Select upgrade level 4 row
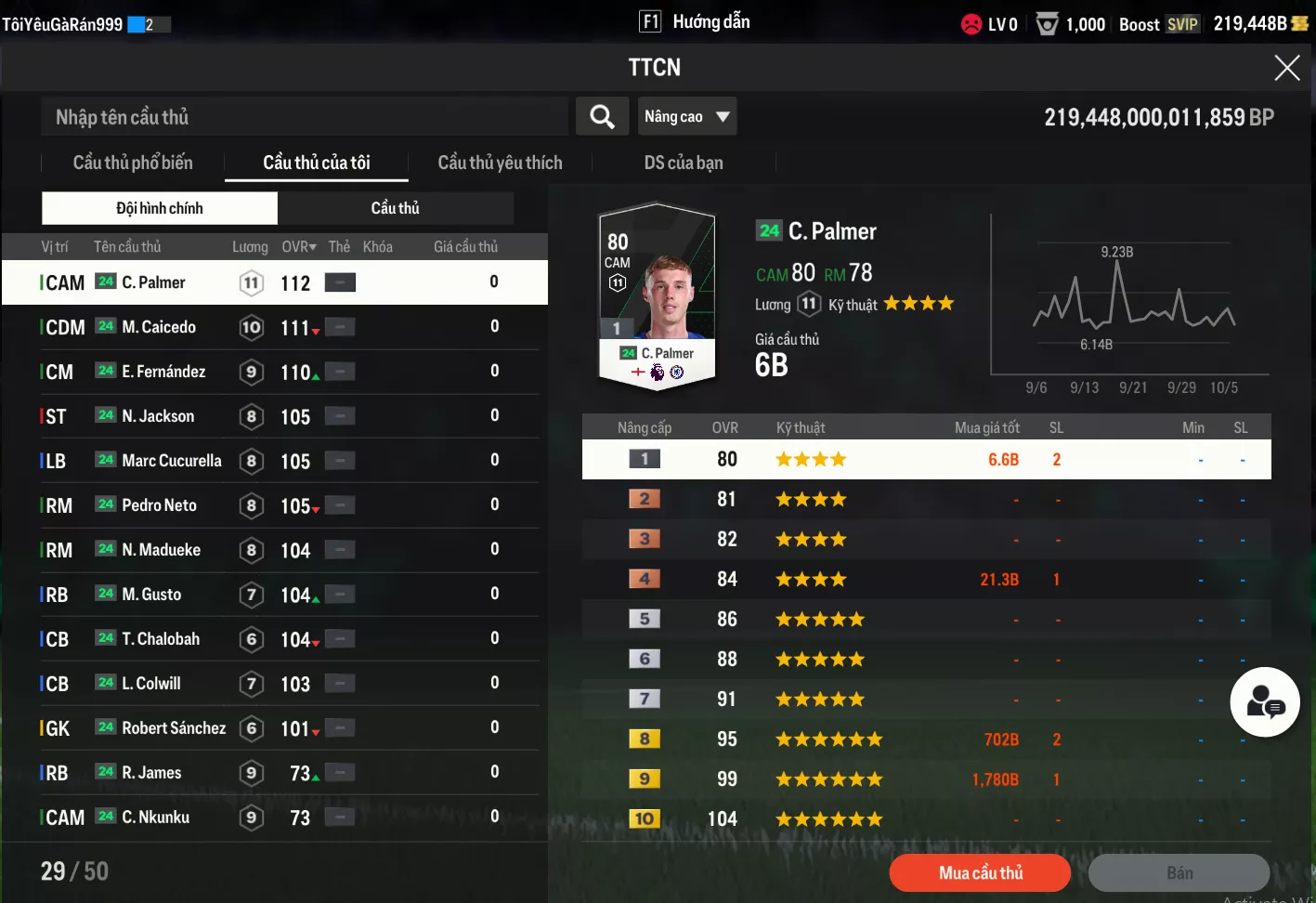1316x903 pixels. click(926, 580)
